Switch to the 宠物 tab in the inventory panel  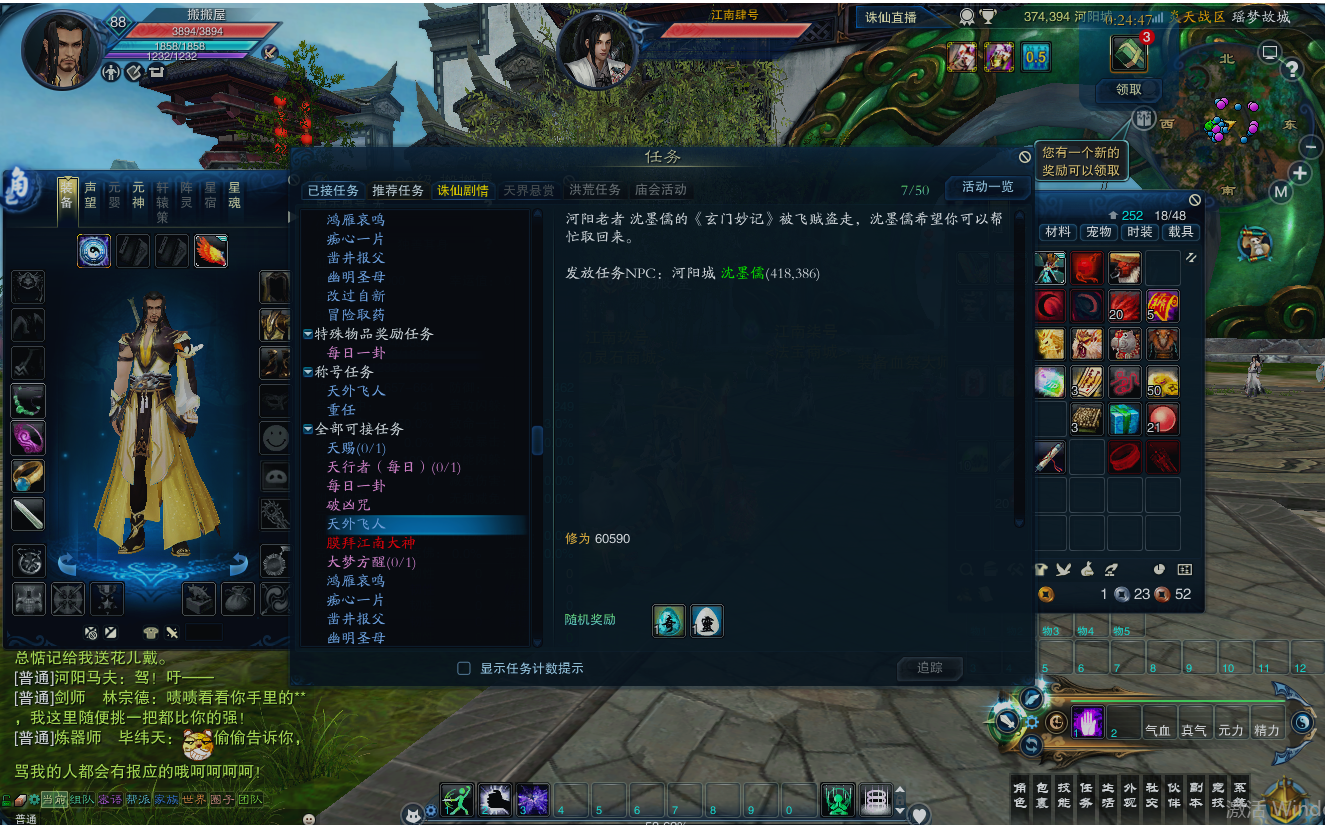(x=1098, y=231)
